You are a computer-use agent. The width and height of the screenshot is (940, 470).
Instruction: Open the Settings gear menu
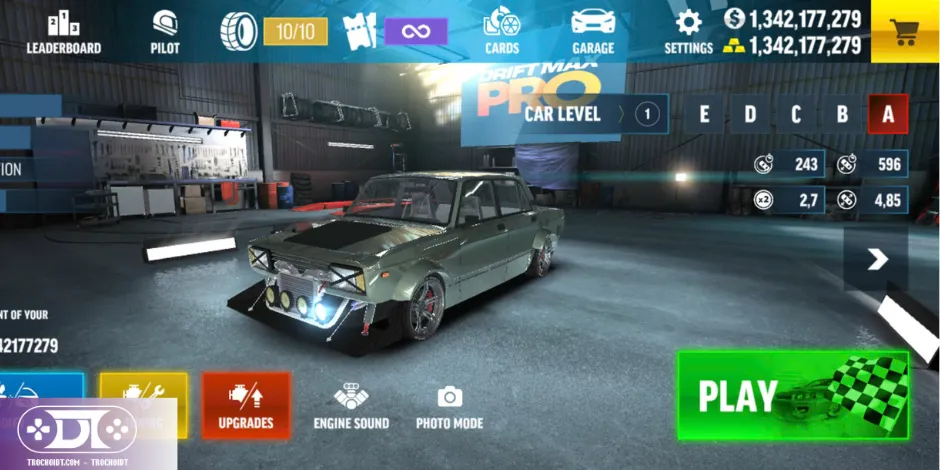[x=688, y=31]
